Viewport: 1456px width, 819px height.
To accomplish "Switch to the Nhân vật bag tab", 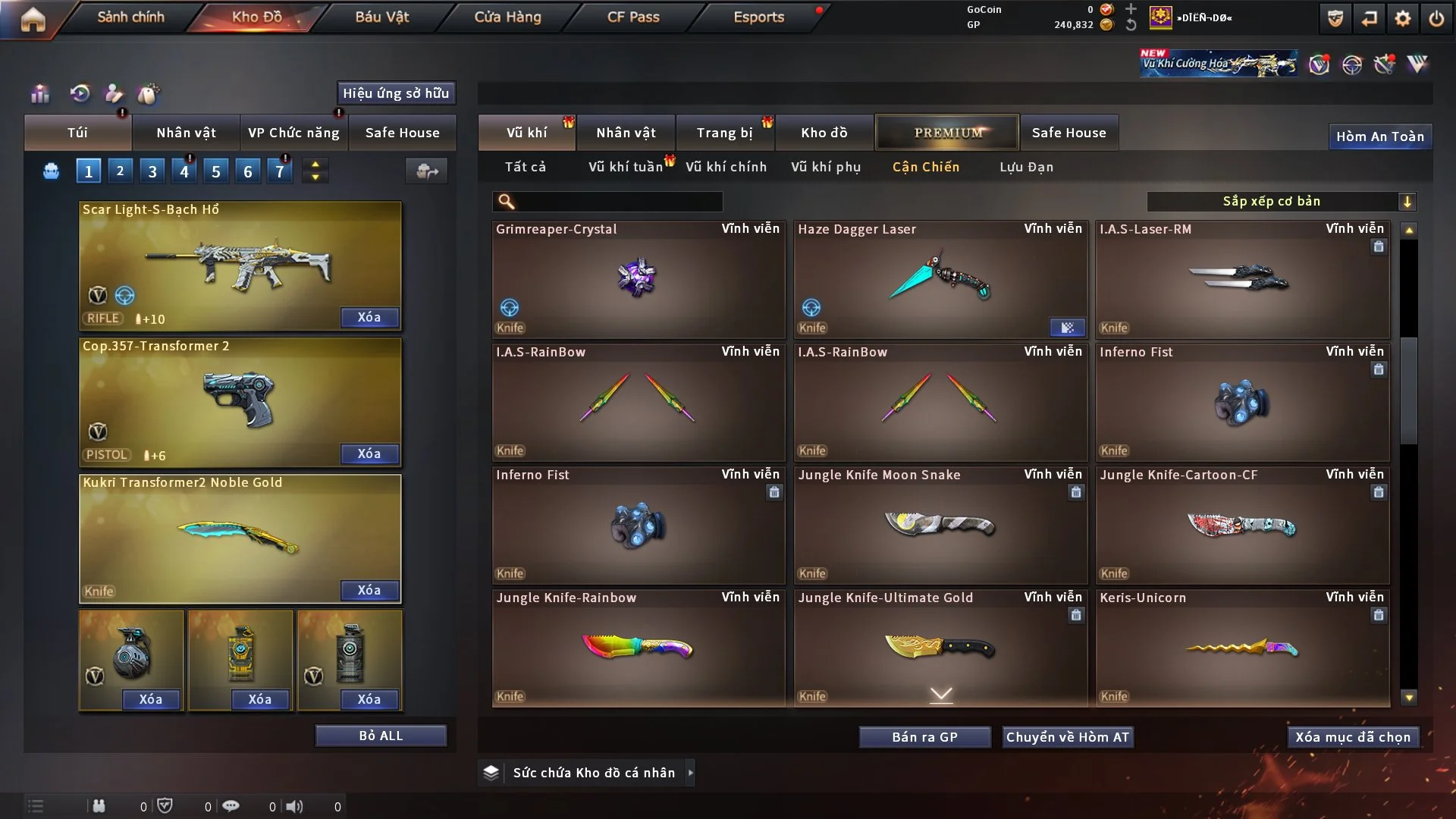I will 186,133.
